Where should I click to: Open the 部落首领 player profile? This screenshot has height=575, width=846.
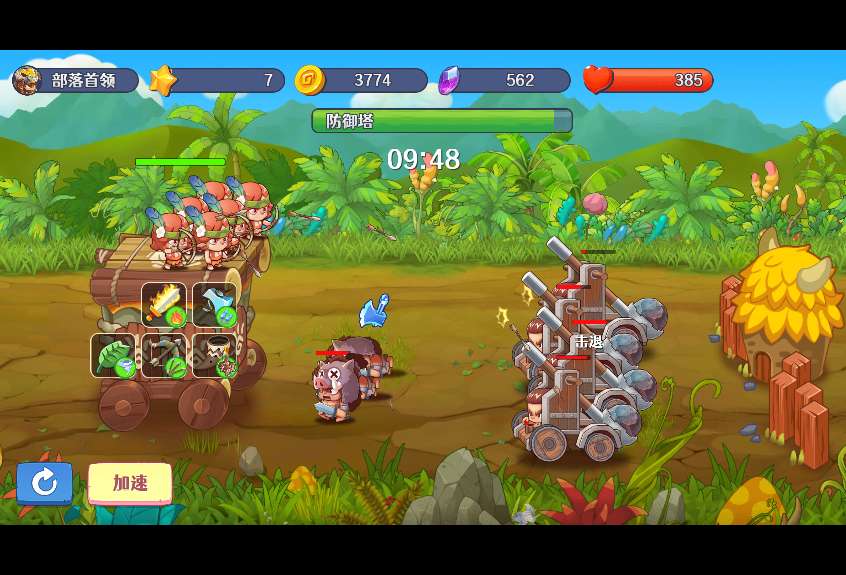[75, 80]
